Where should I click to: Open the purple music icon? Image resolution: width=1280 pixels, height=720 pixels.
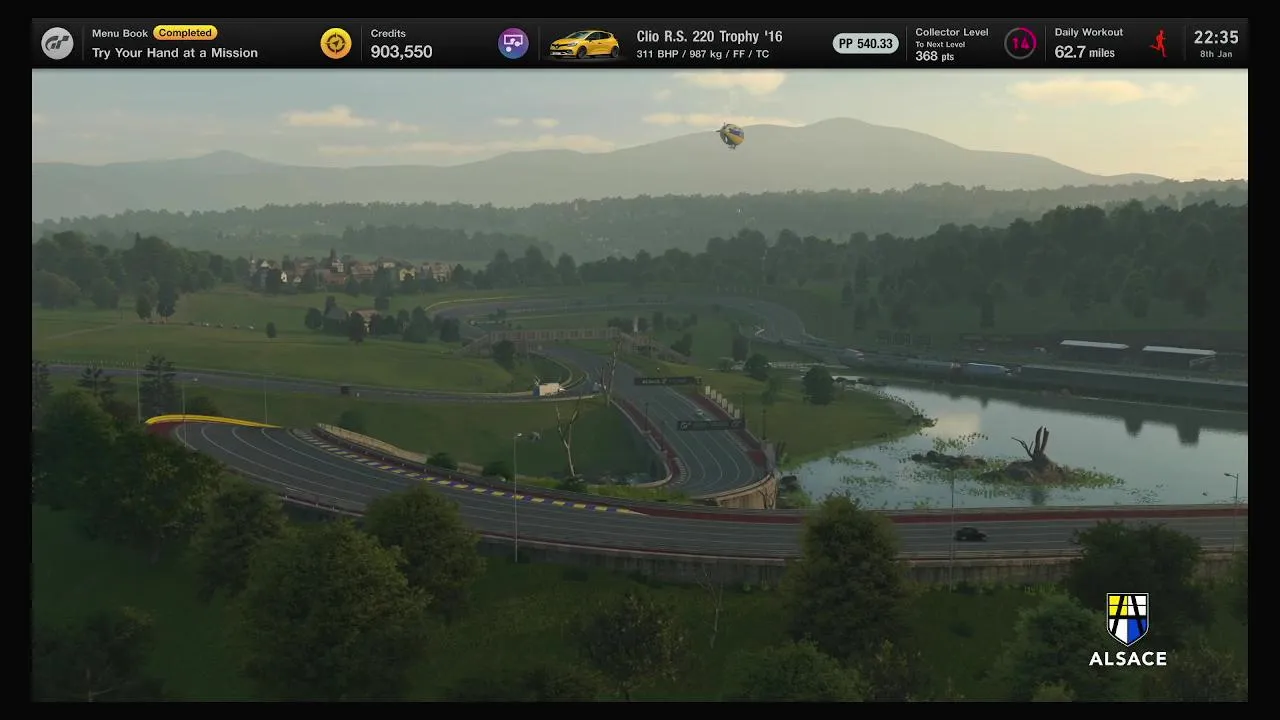click(x=513, y=43)
